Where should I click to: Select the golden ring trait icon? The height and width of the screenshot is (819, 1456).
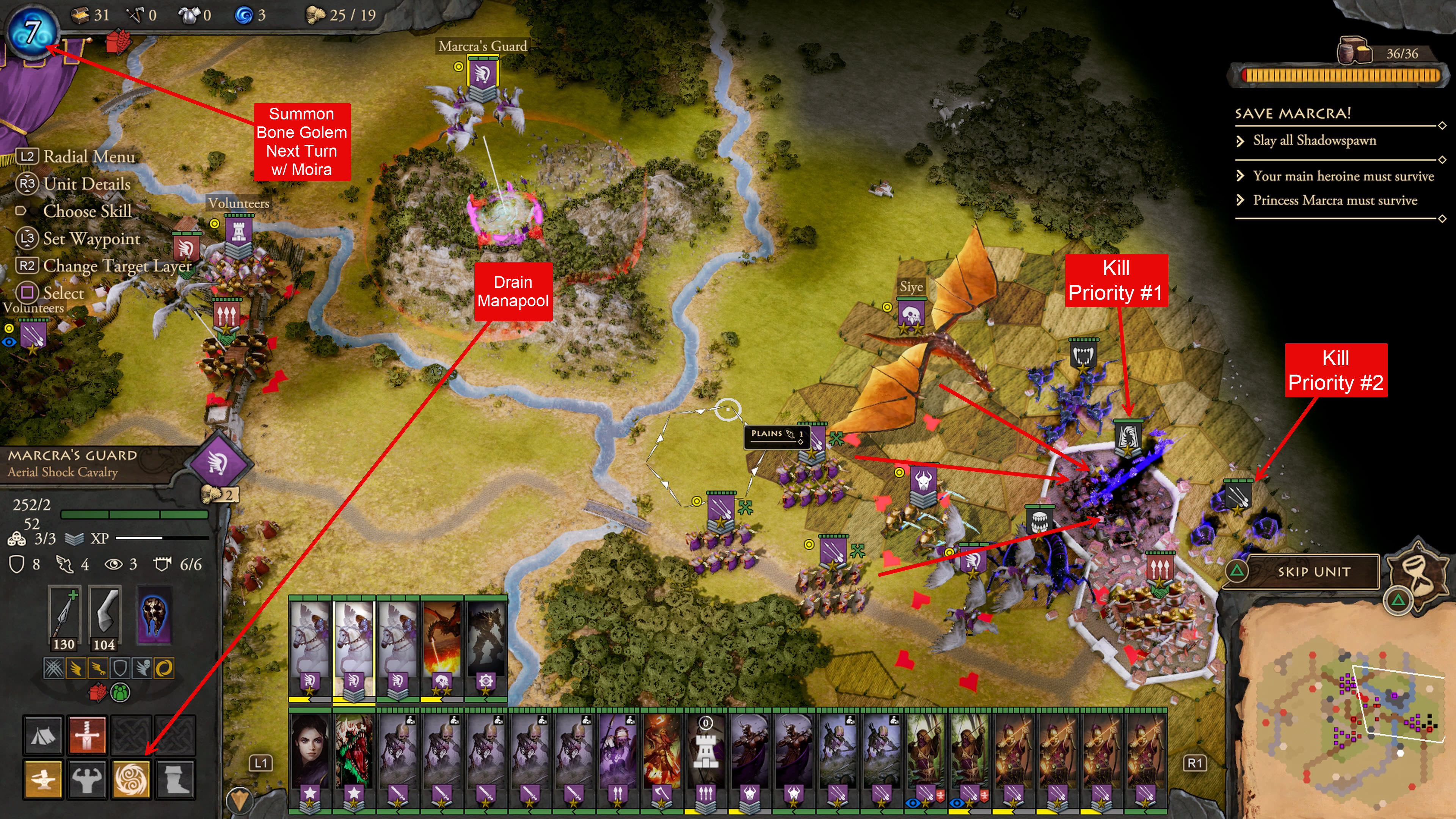pos(163,668)
